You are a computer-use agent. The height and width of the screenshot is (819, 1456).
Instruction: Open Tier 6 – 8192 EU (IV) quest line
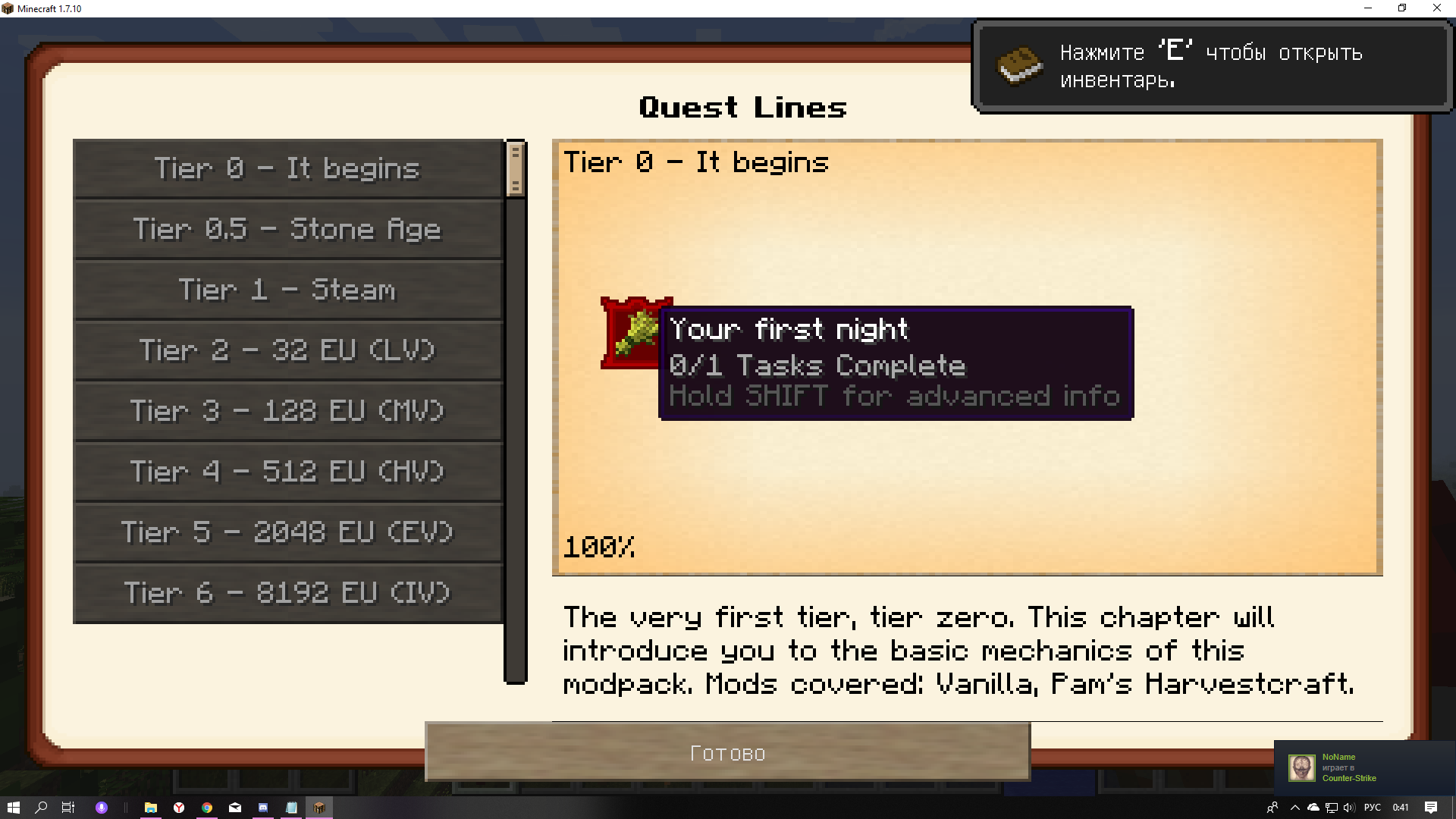tap(287, 593)
